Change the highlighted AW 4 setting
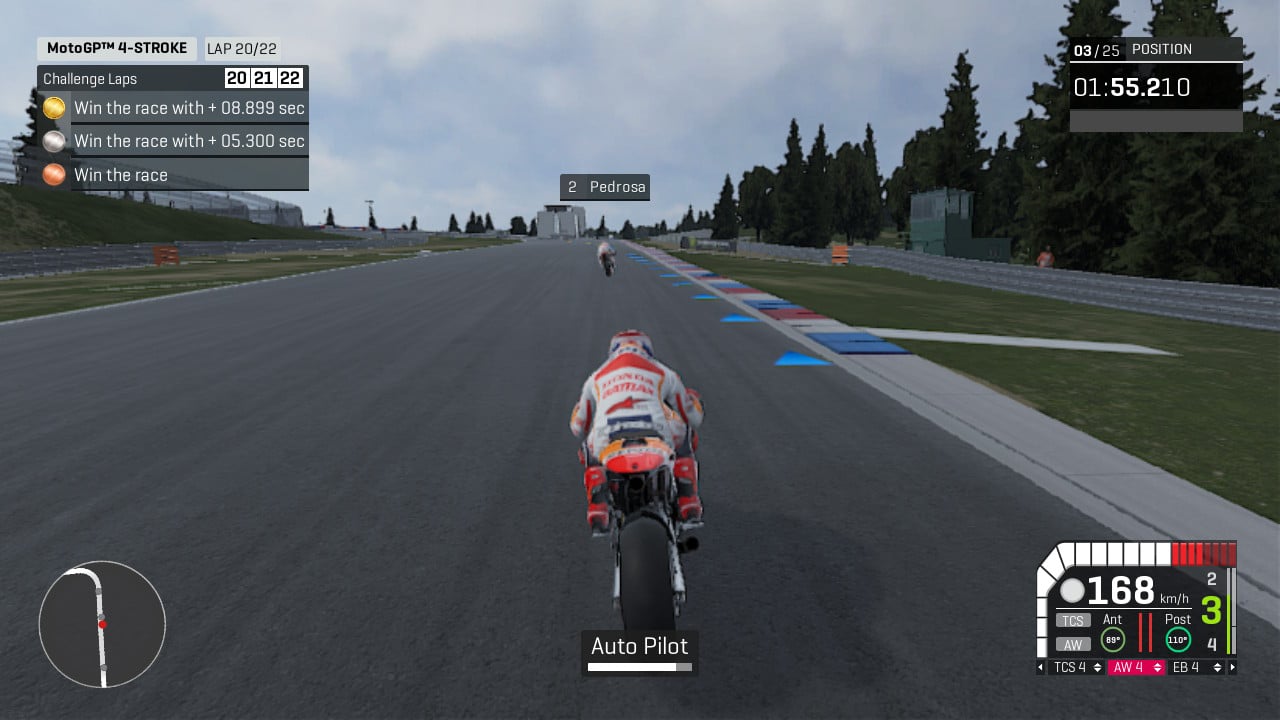Image resolution: width=1280 pixels, height=720 pixels. point(1137,667)
